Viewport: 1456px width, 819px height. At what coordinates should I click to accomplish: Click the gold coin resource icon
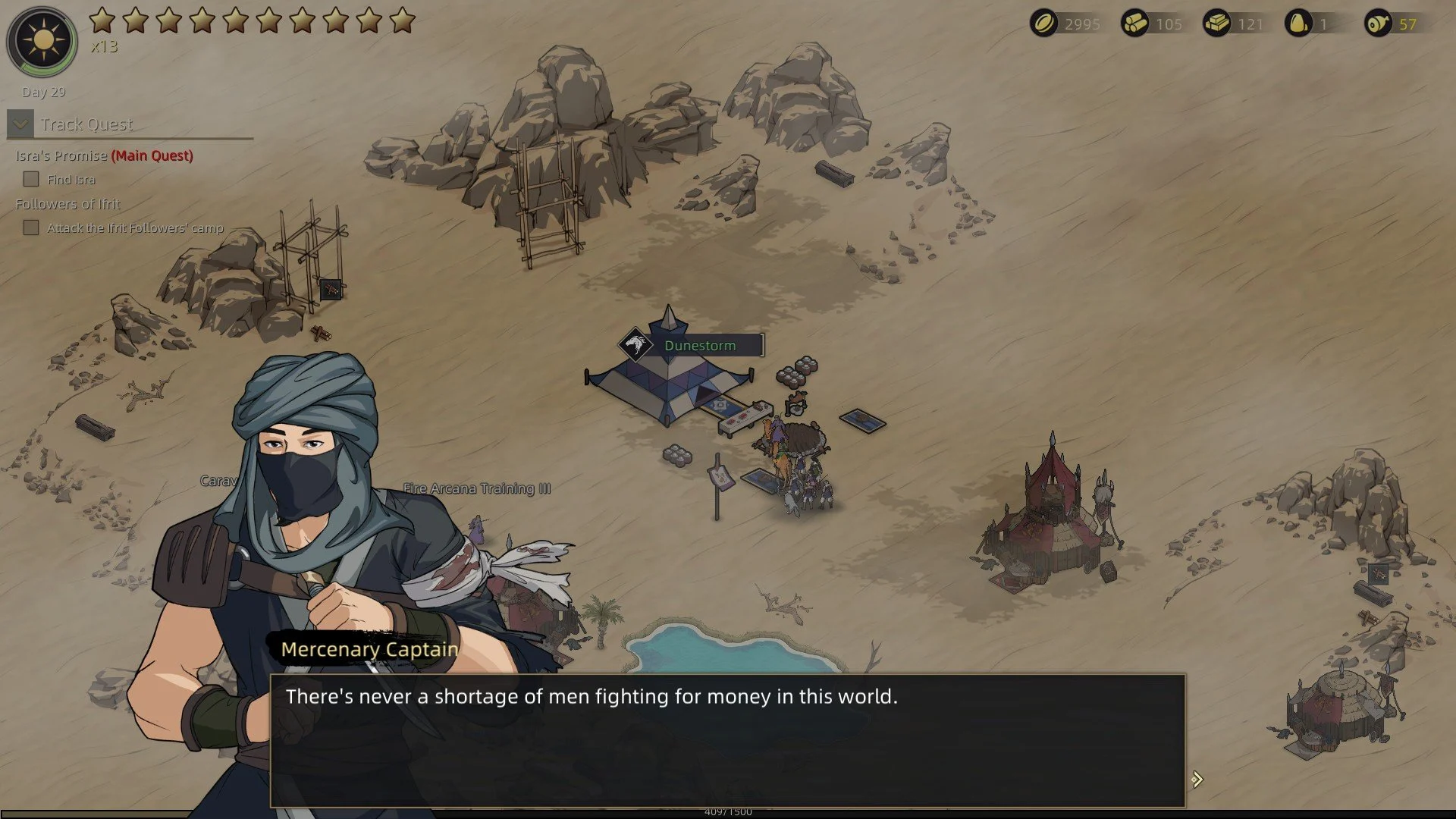[x=1043, y=24]
